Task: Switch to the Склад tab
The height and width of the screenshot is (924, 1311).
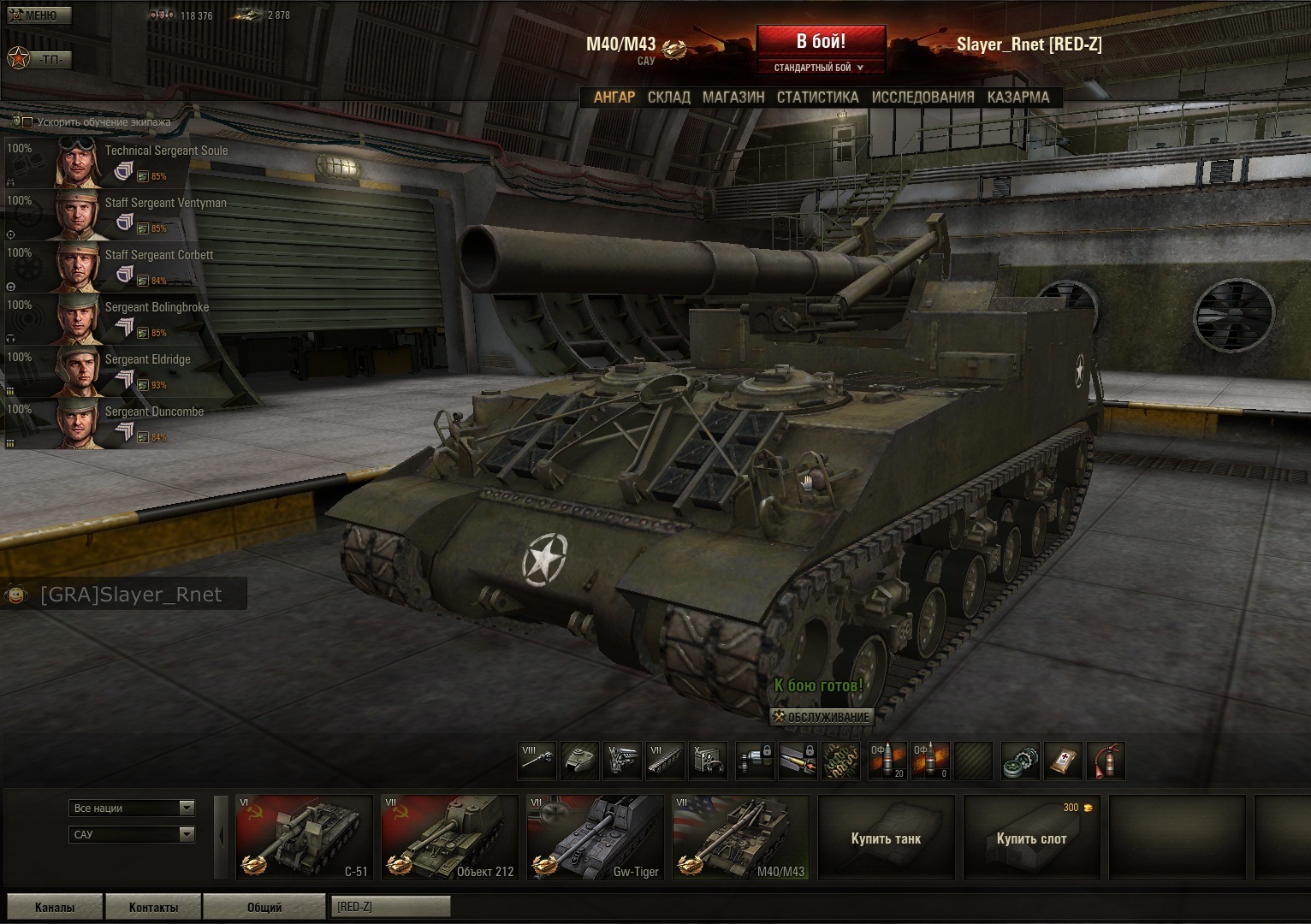Action: (668, 98)
